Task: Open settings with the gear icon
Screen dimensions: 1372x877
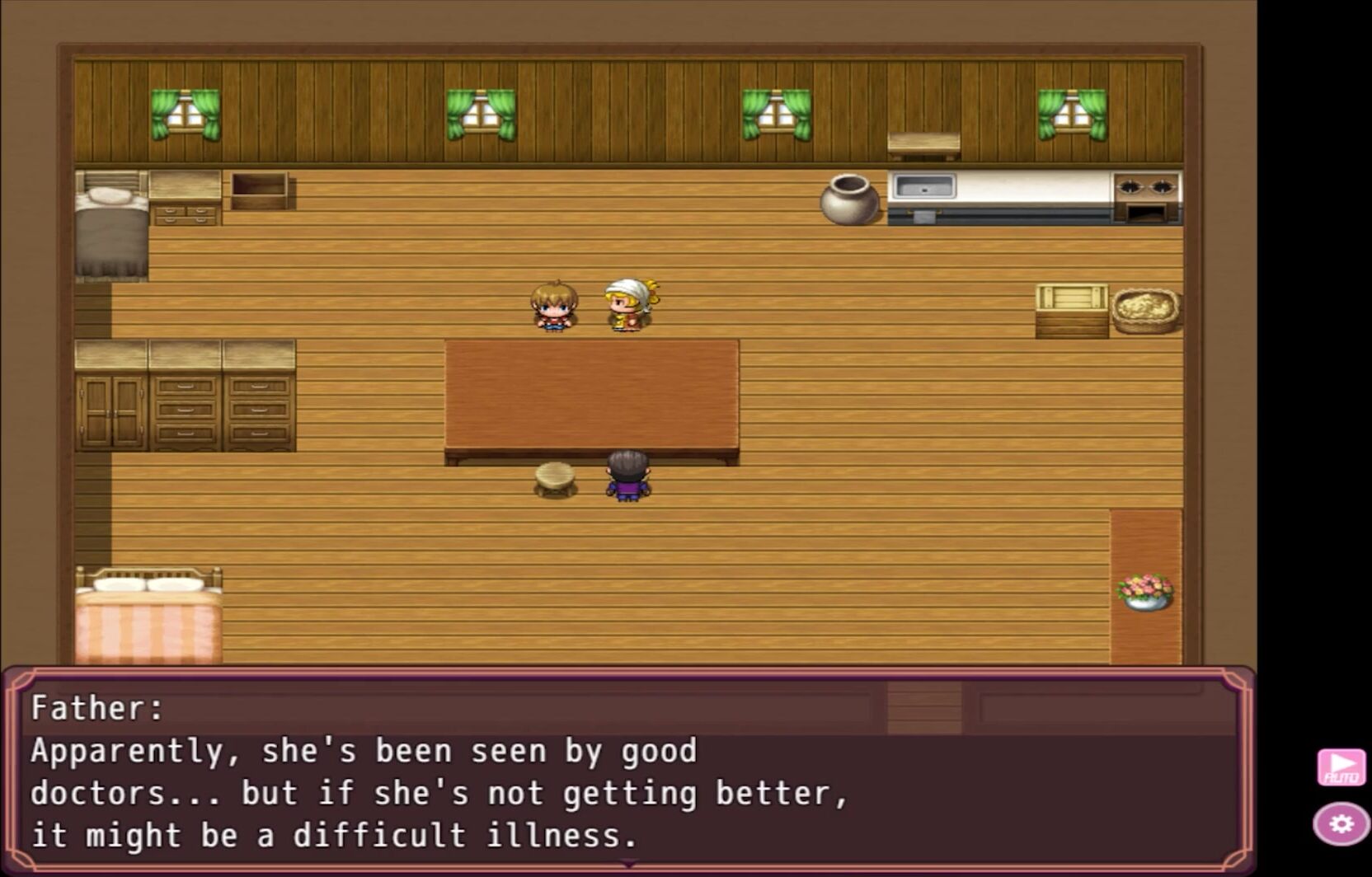Action: (x=1341, y=823)
